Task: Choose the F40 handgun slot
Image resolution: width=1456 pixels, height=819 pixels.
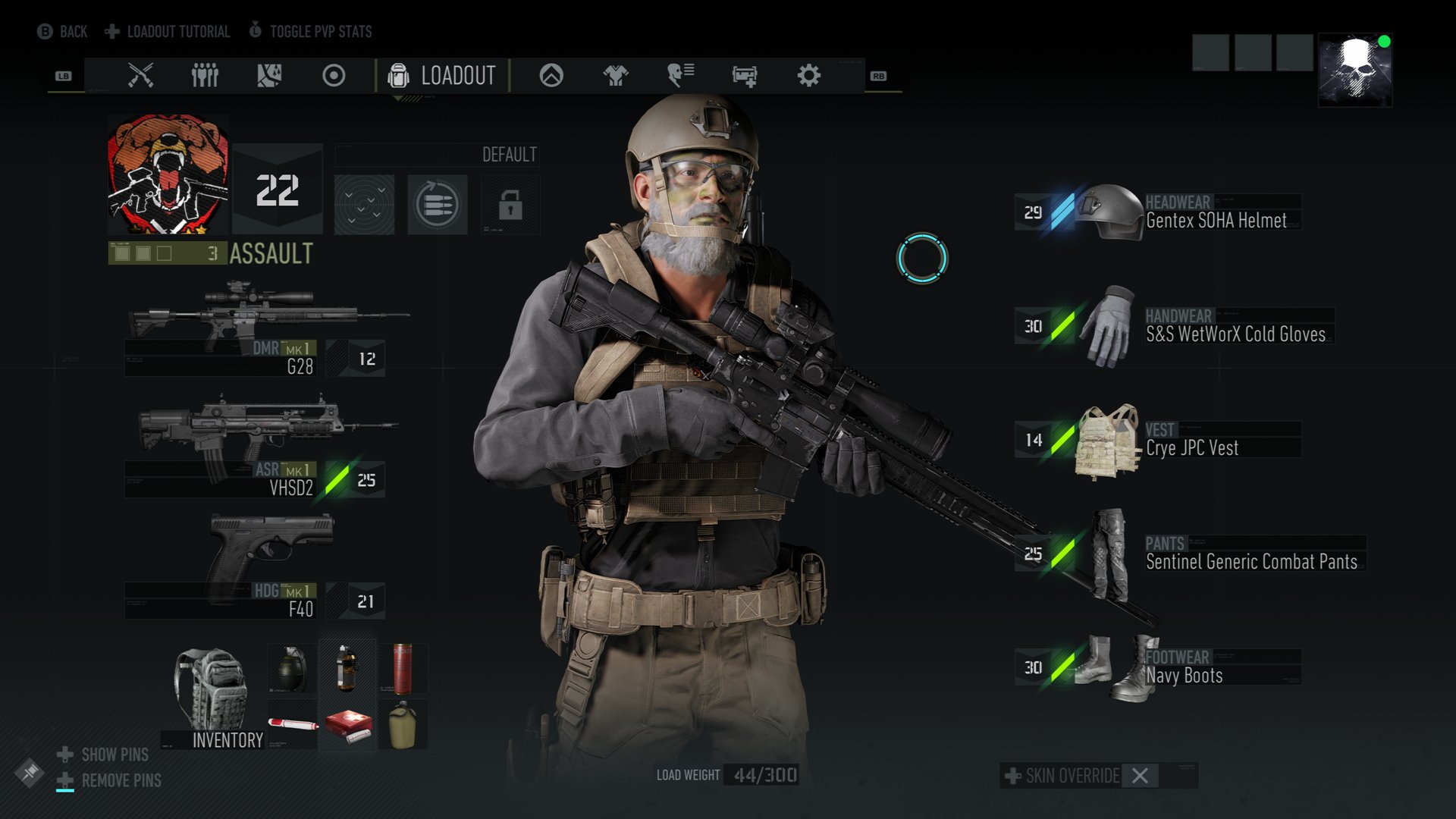Action: point(258,565)
